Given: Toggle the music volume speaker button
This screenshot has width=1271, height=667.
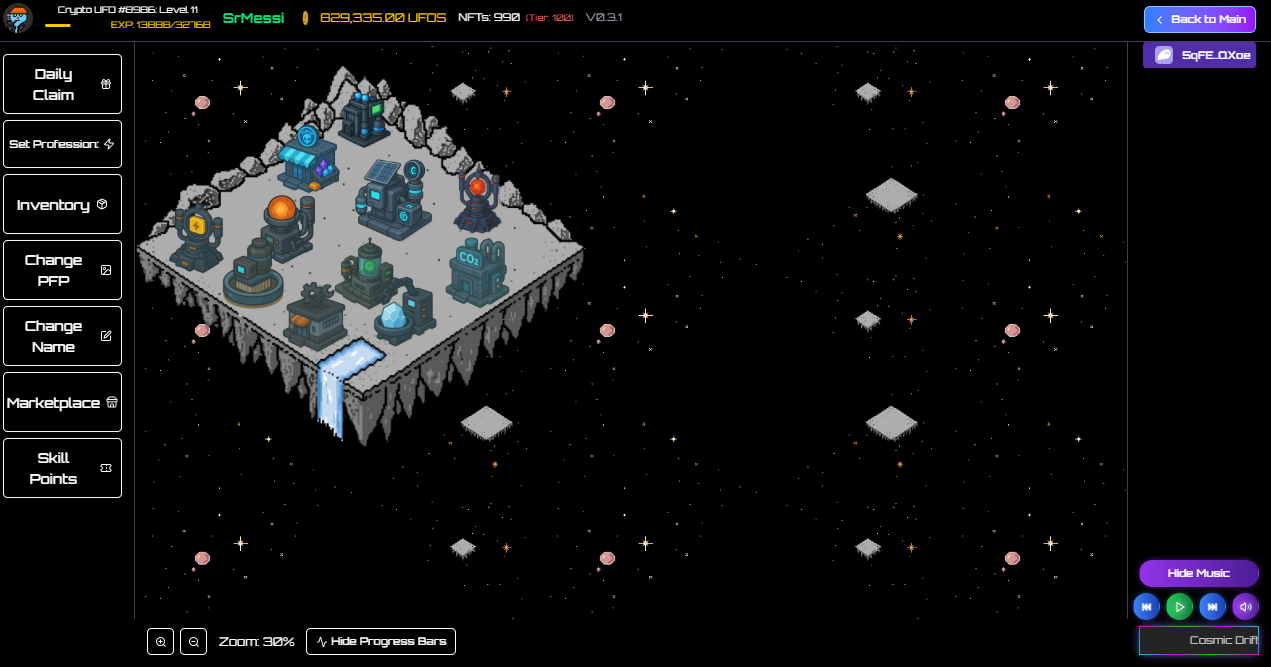Looking at the screenshot, I should [x=1245, y=606].
